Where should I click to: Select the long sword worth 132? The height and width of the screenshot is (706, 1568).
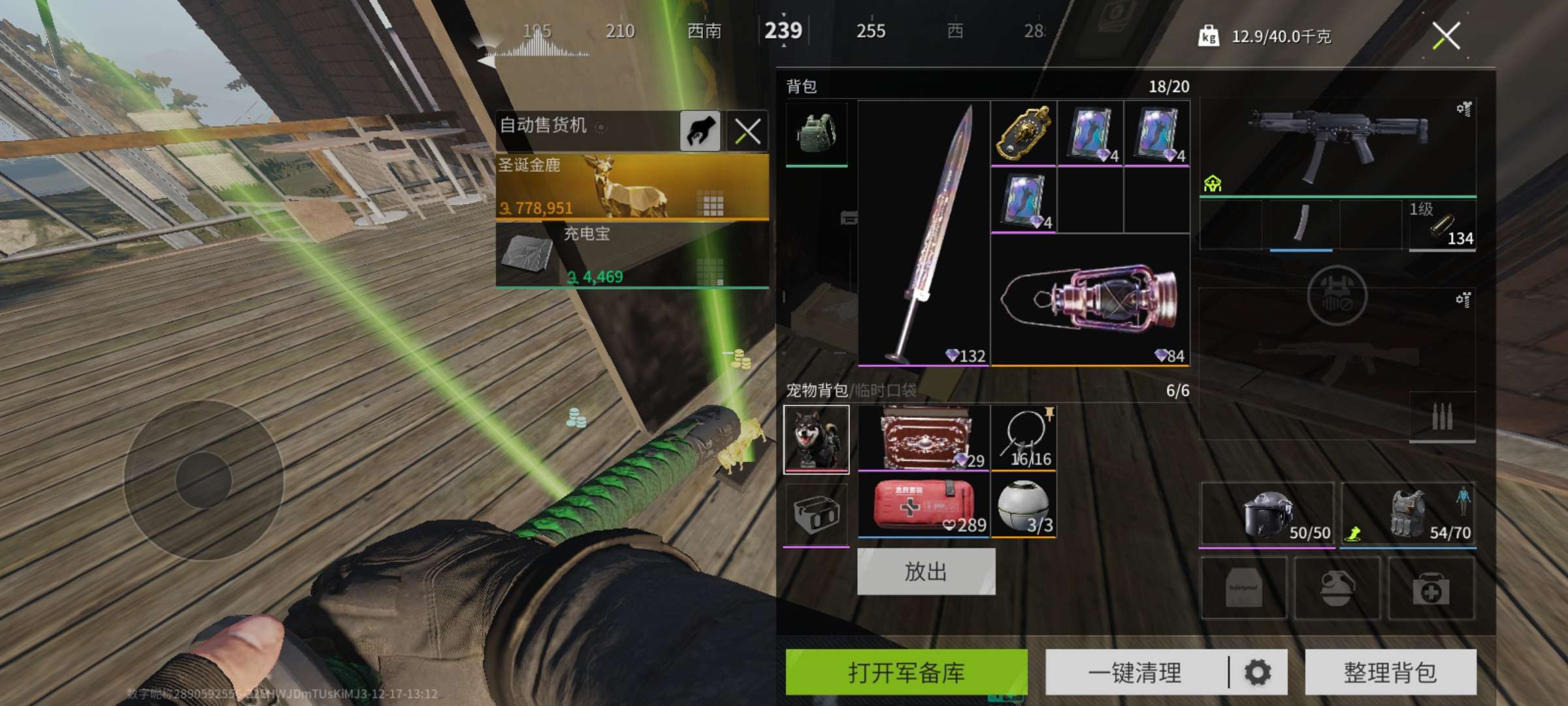click(x=923, y=233)
